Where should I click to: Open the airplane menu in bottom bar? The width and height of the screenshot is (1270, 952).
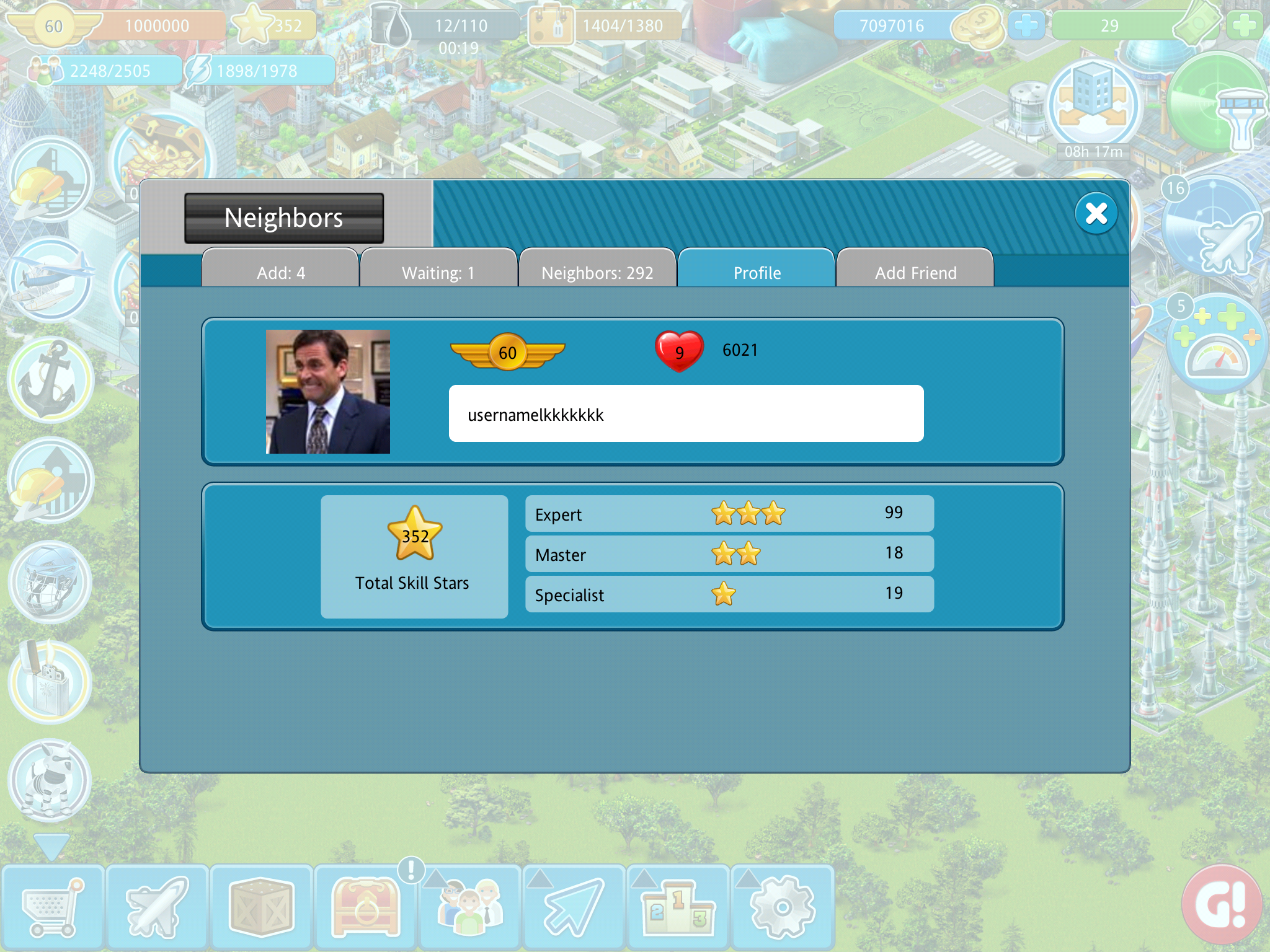156,907
